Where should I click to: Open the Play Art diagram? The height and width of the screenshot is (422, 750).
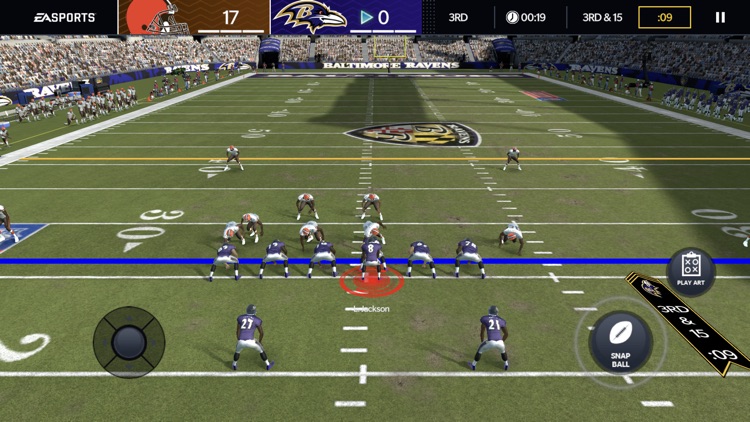pos(691,270)
